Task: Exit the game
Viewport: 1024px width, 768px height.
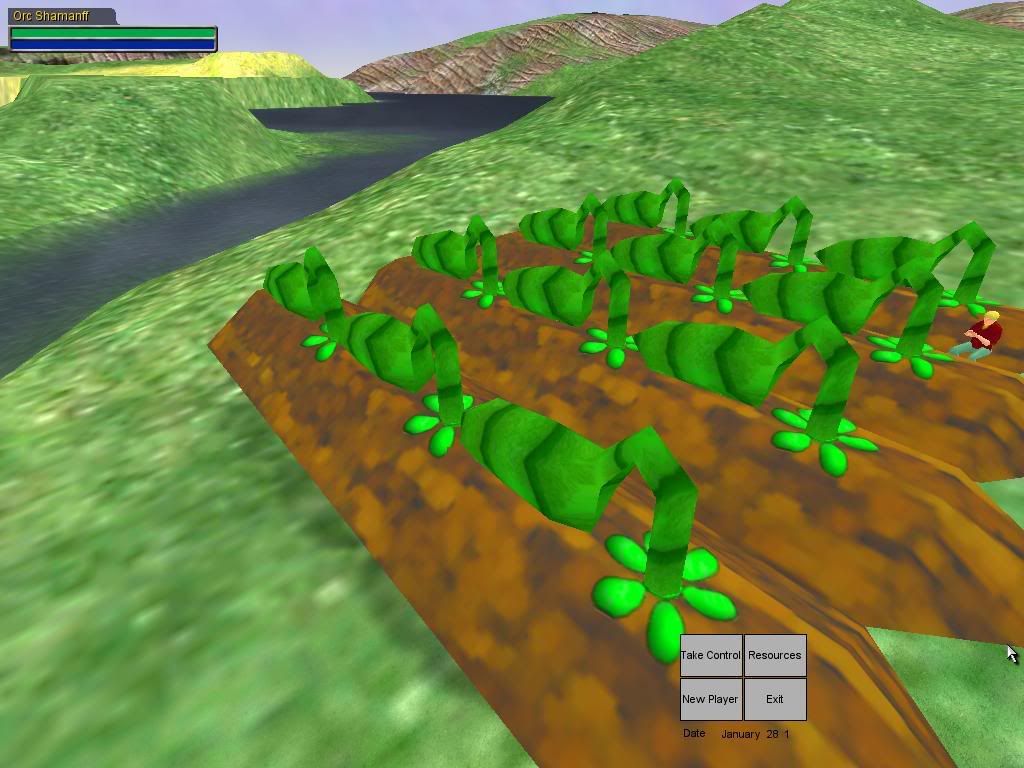Action: [x=775, y=699]
